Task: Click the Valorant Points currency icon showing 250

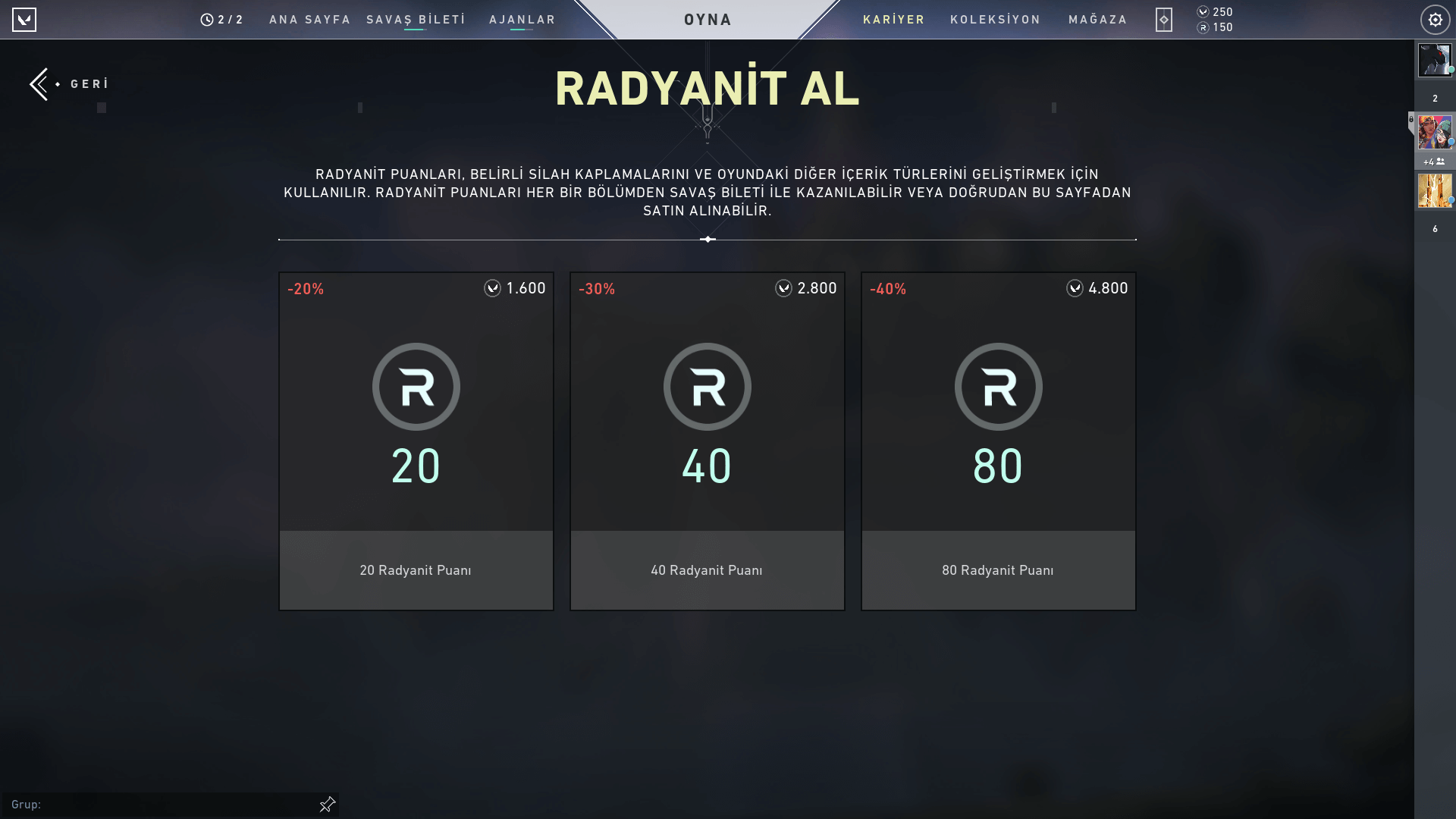Action: (x=1203, y=11)
